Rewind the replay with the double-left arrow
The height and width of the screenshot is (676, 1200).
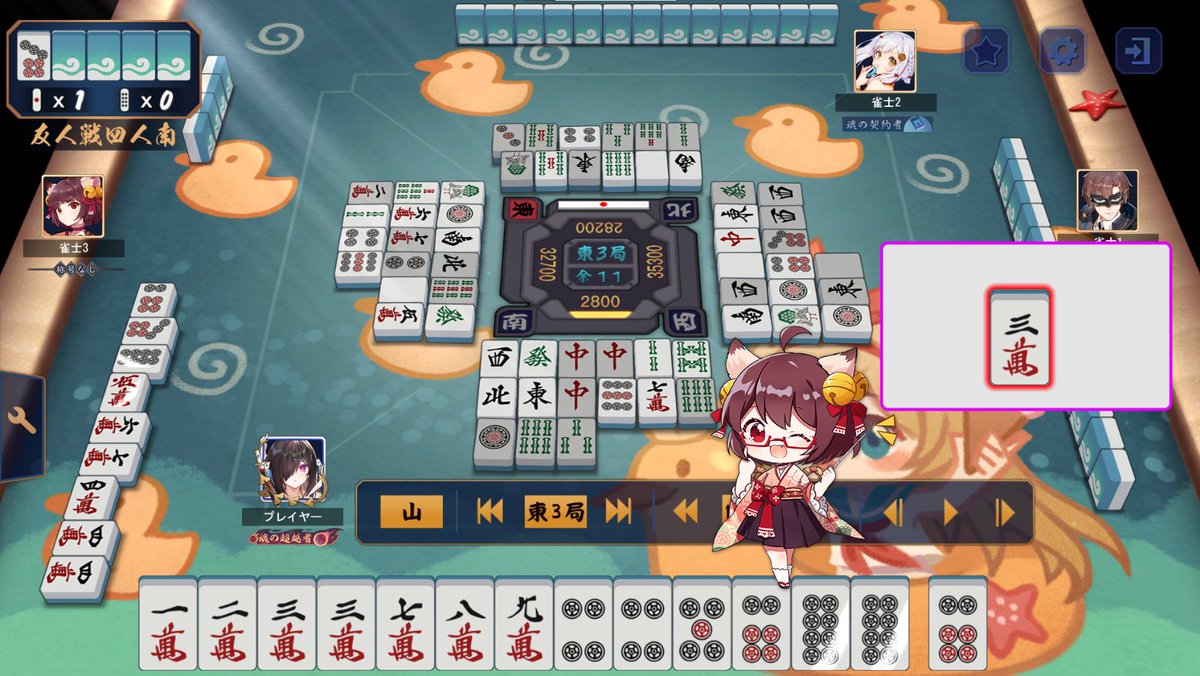pyautogui.click(x=685, y=512)
